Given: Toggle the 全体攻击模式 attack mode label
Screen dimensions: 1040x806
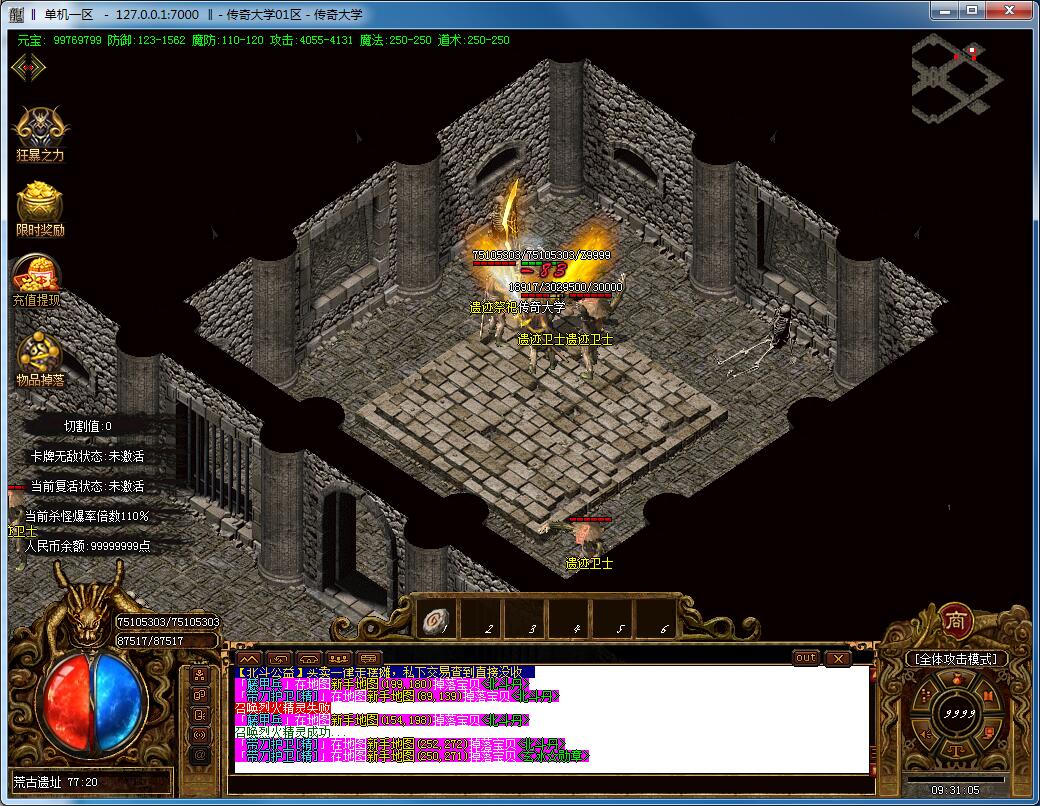Looking at the screenshot, I should 955,659.
